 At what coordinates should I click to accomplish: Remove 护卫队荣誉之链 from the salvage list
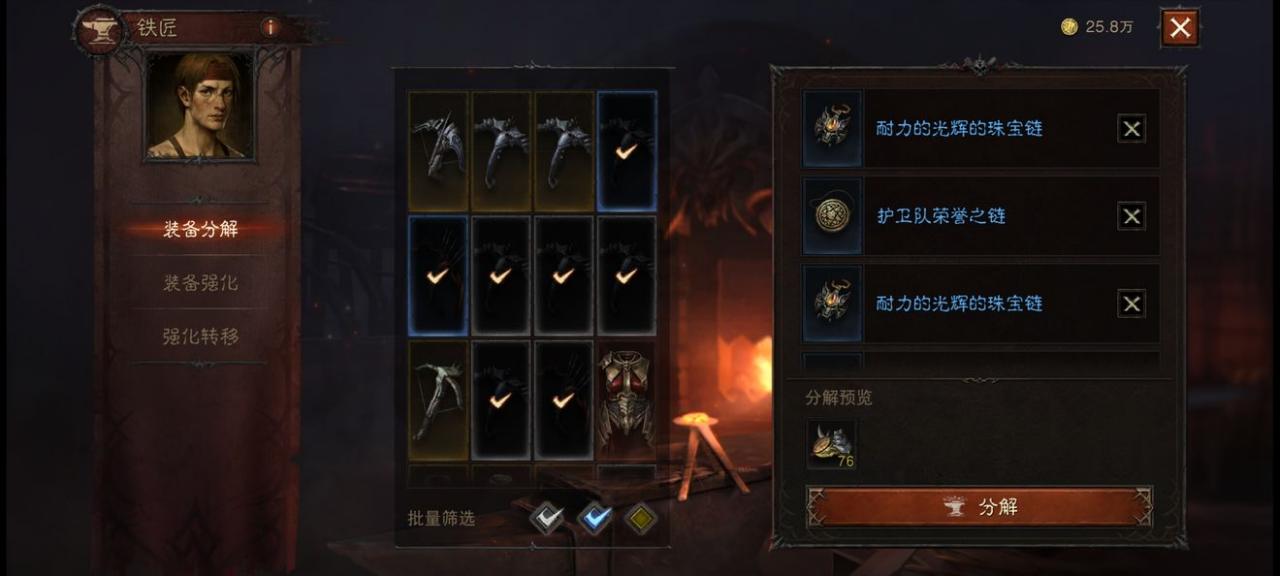[x=1131, y=216]
